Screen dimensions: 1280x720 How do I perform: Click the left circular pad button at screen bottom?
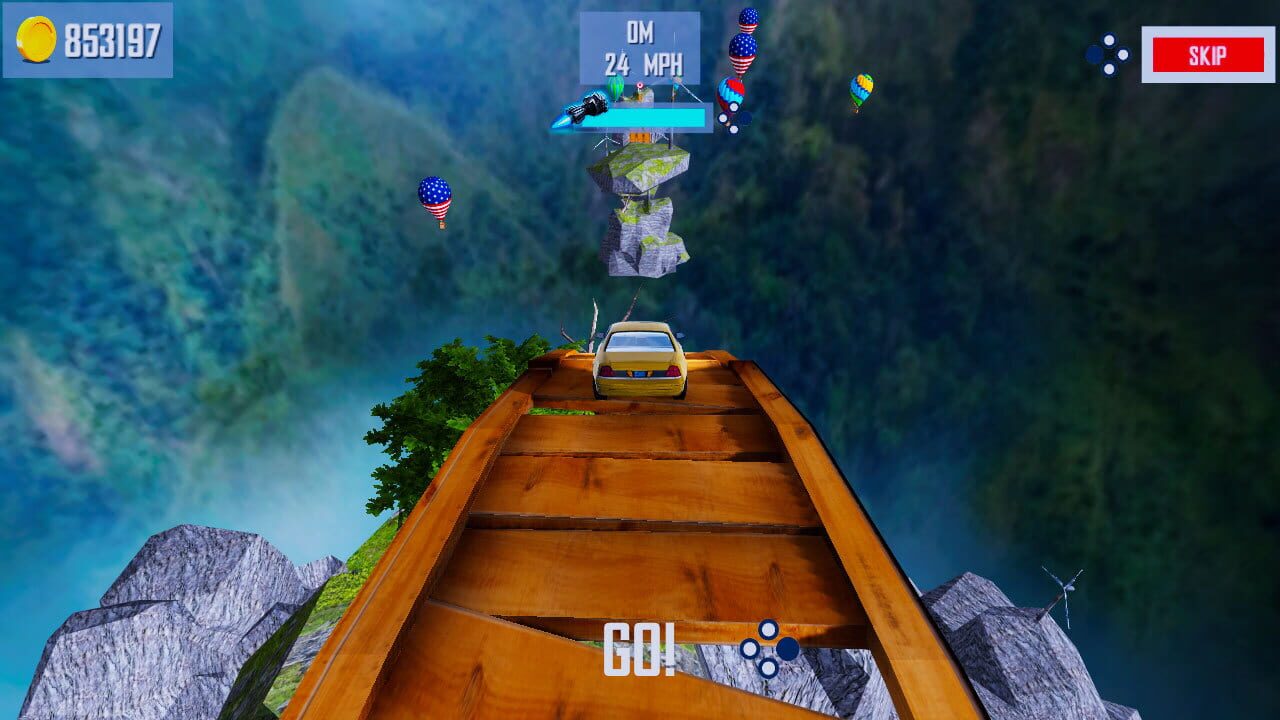(x=749, y=648)
